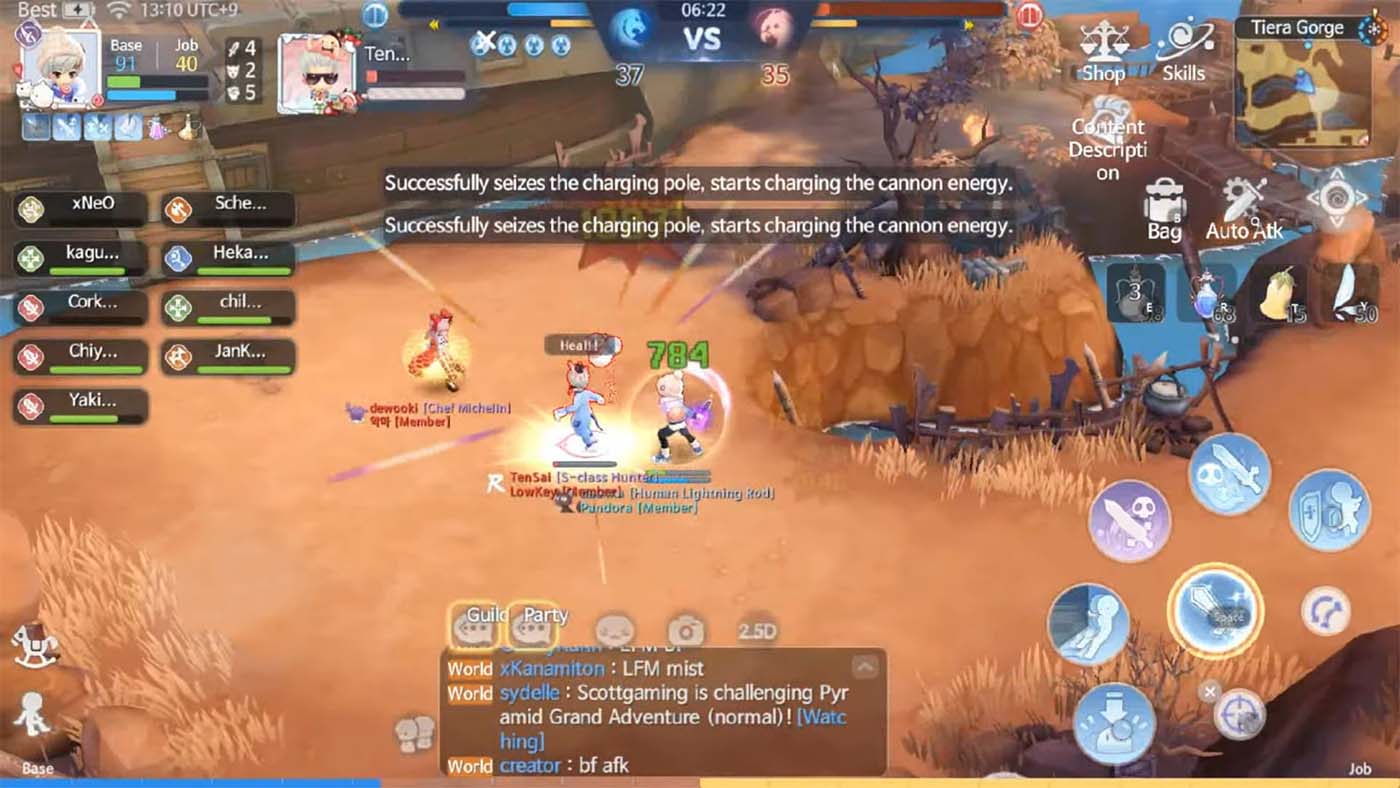The width and height of the screenshot is (1400, 788).
Task: Take a screenshot with the camera icon
Action: [684, 629]
